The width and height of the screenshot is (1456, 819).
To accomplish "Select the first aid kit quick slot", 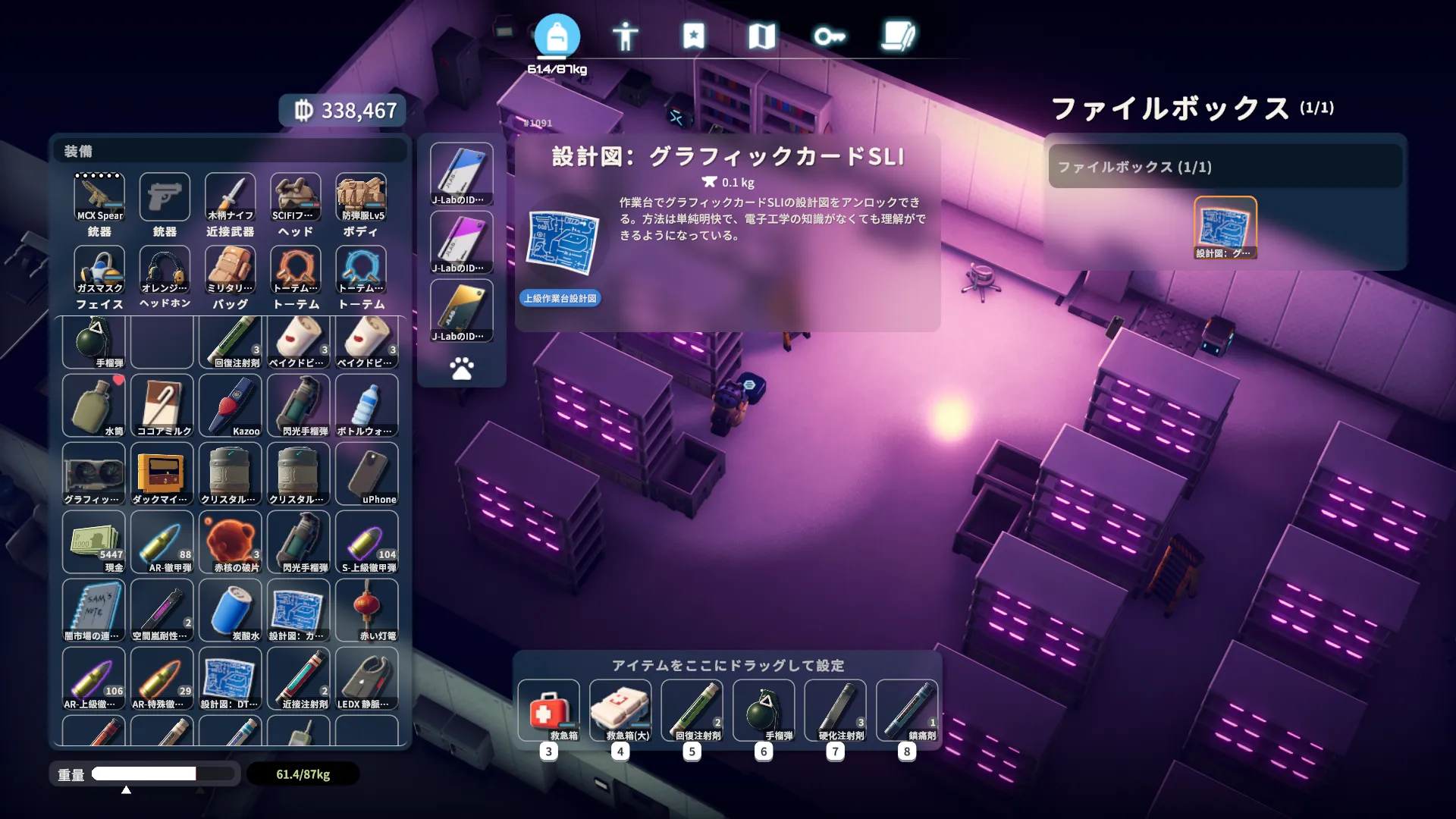I will click(549, 710).
